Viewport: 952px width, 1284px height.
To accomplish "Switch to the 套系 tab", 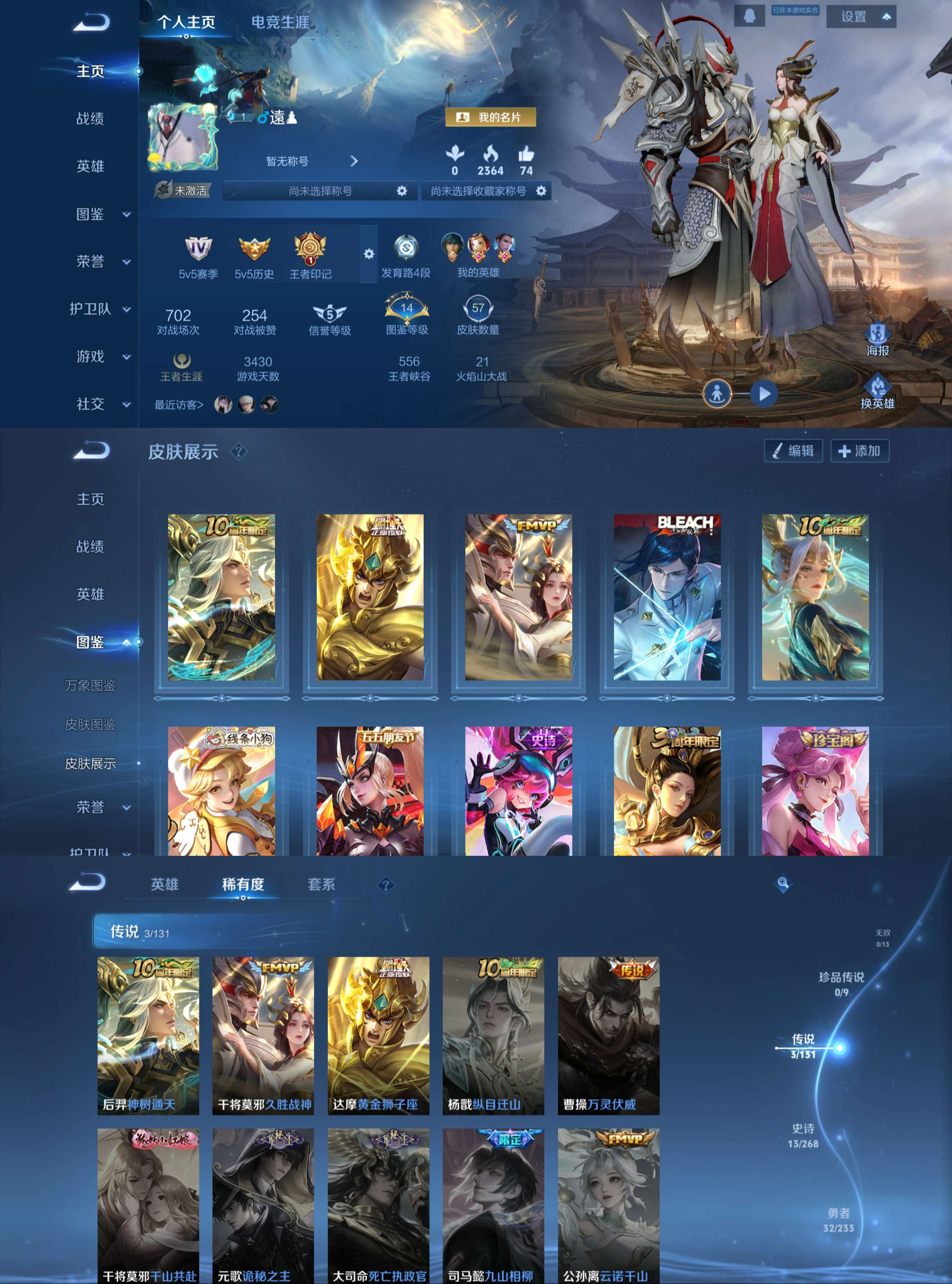I will pyautogui.click(x=320, y=883).
